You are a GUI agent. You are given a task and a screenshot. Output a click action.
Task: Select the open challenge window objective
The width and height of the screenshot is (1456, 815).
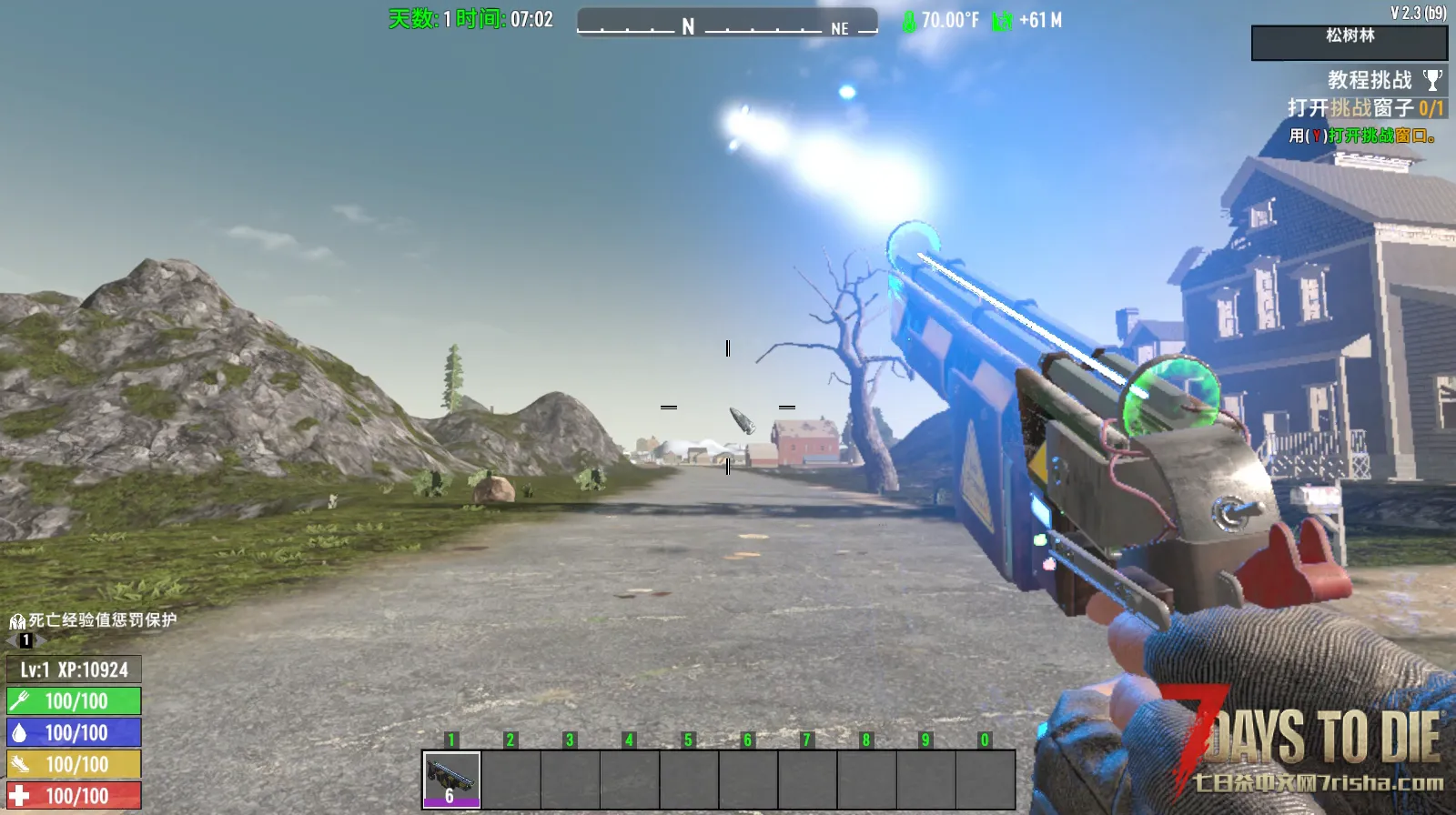1364,108
